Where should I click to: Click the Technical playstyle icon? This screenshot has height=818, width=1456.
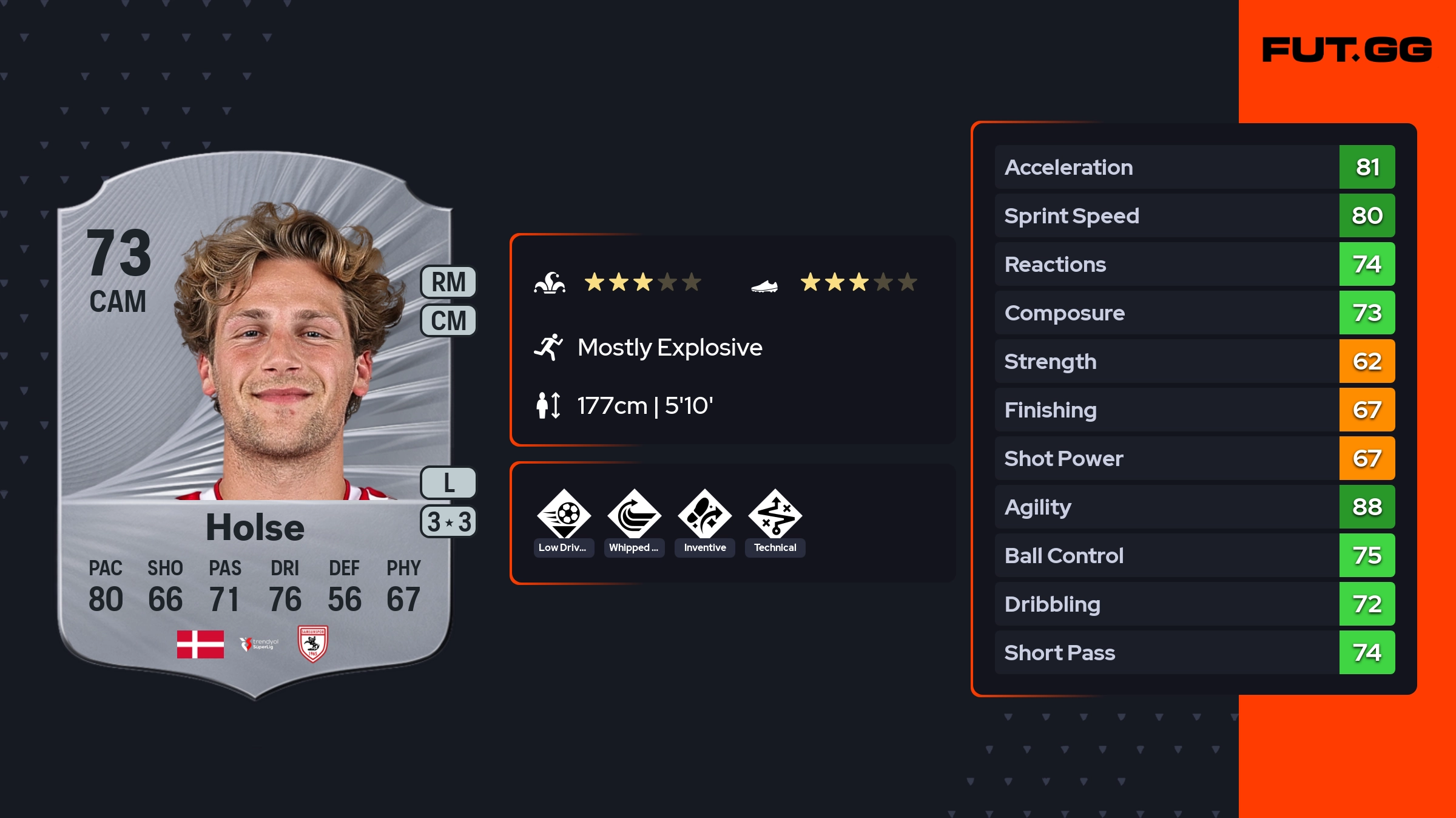(x=775, y=516)
